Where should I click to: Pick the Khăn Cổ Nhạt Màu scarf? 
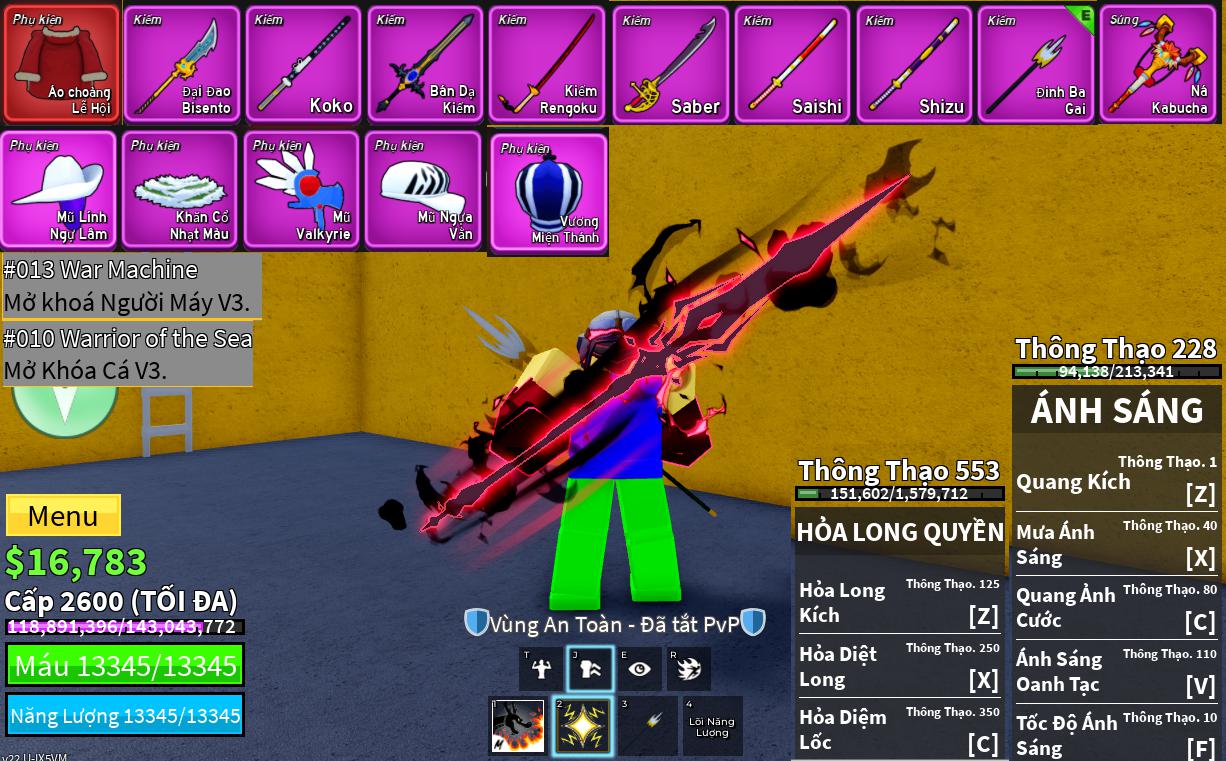coord(180,189)
